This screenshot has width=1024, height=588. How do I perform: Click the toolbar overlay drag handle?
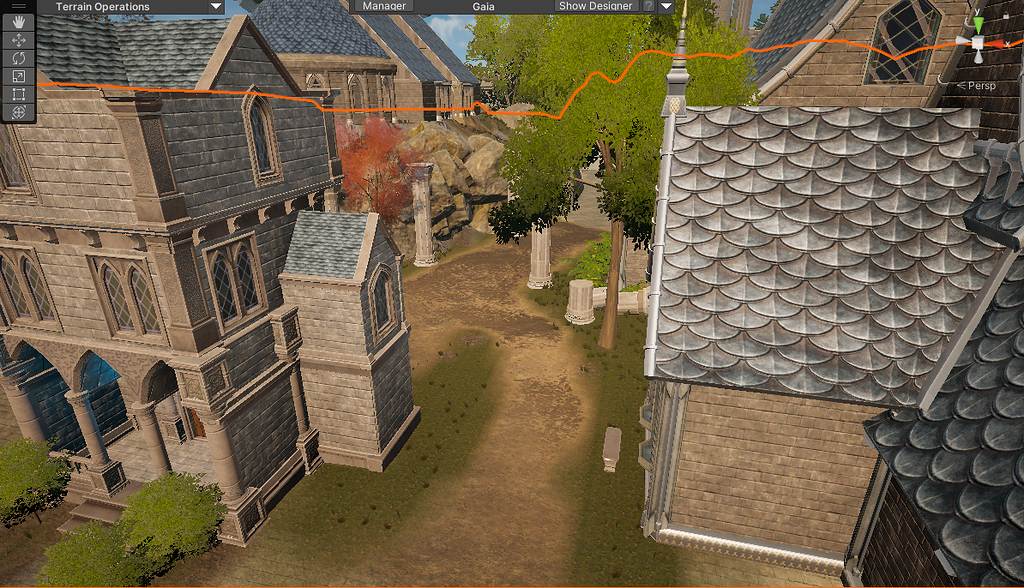(18, 6)
